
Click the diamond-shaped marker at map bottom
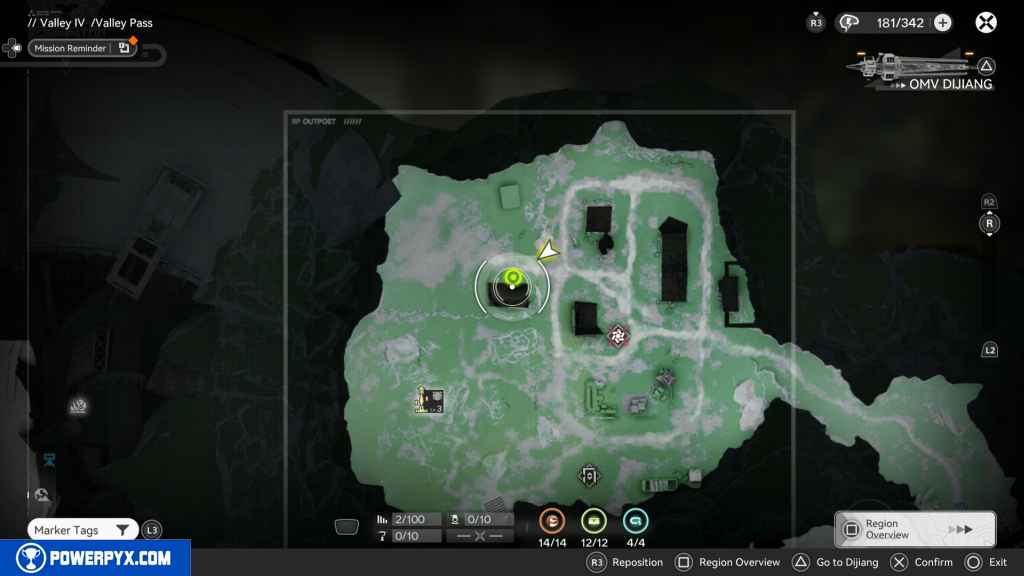(589, 476)
